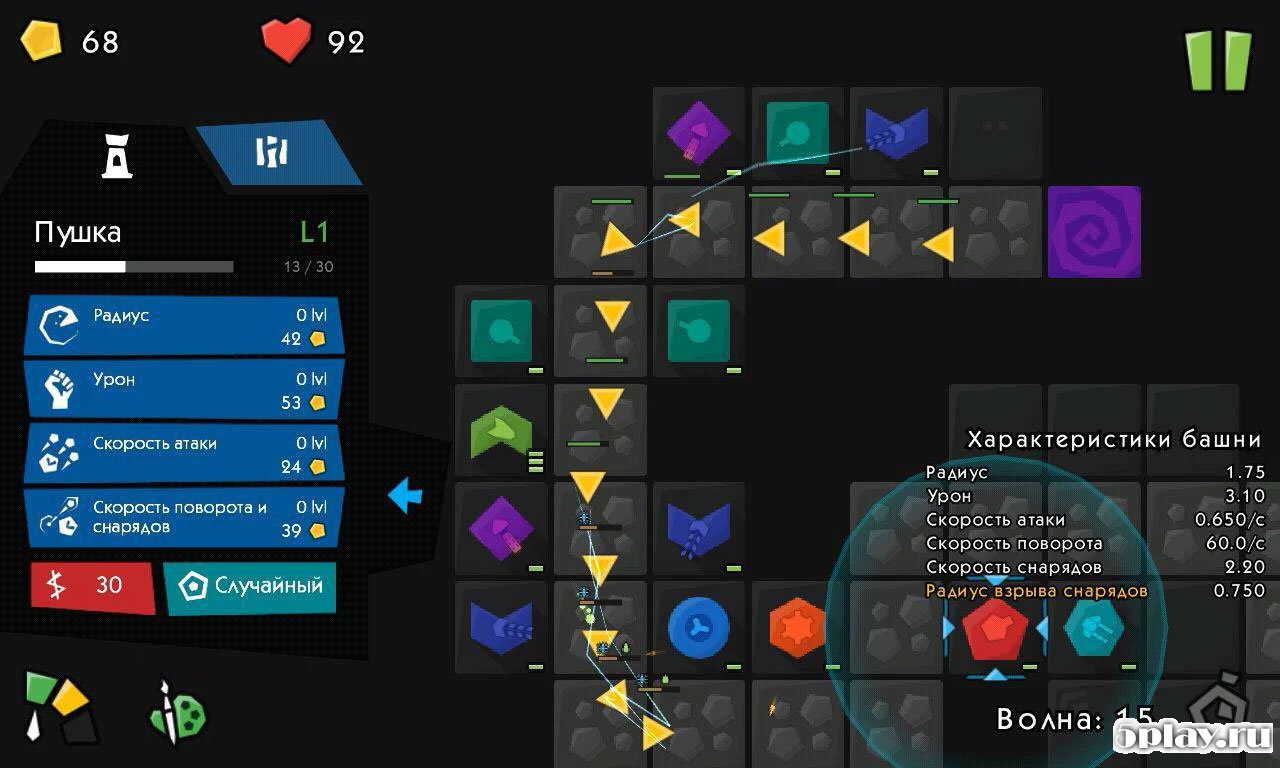Sell the tower for 30

(93, 586)
